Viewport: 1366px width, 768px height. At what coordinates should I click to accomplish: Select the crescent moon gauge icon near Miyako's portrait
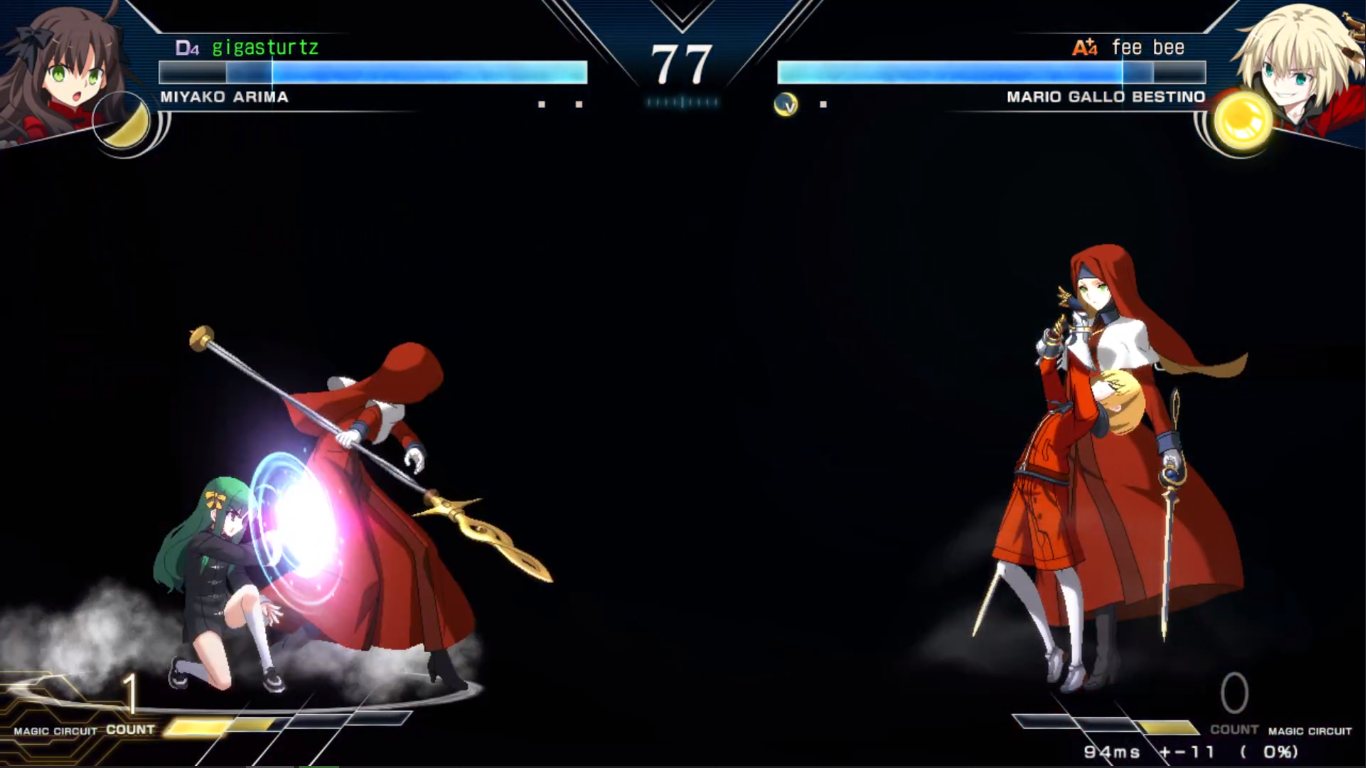[x=122, y=122]
